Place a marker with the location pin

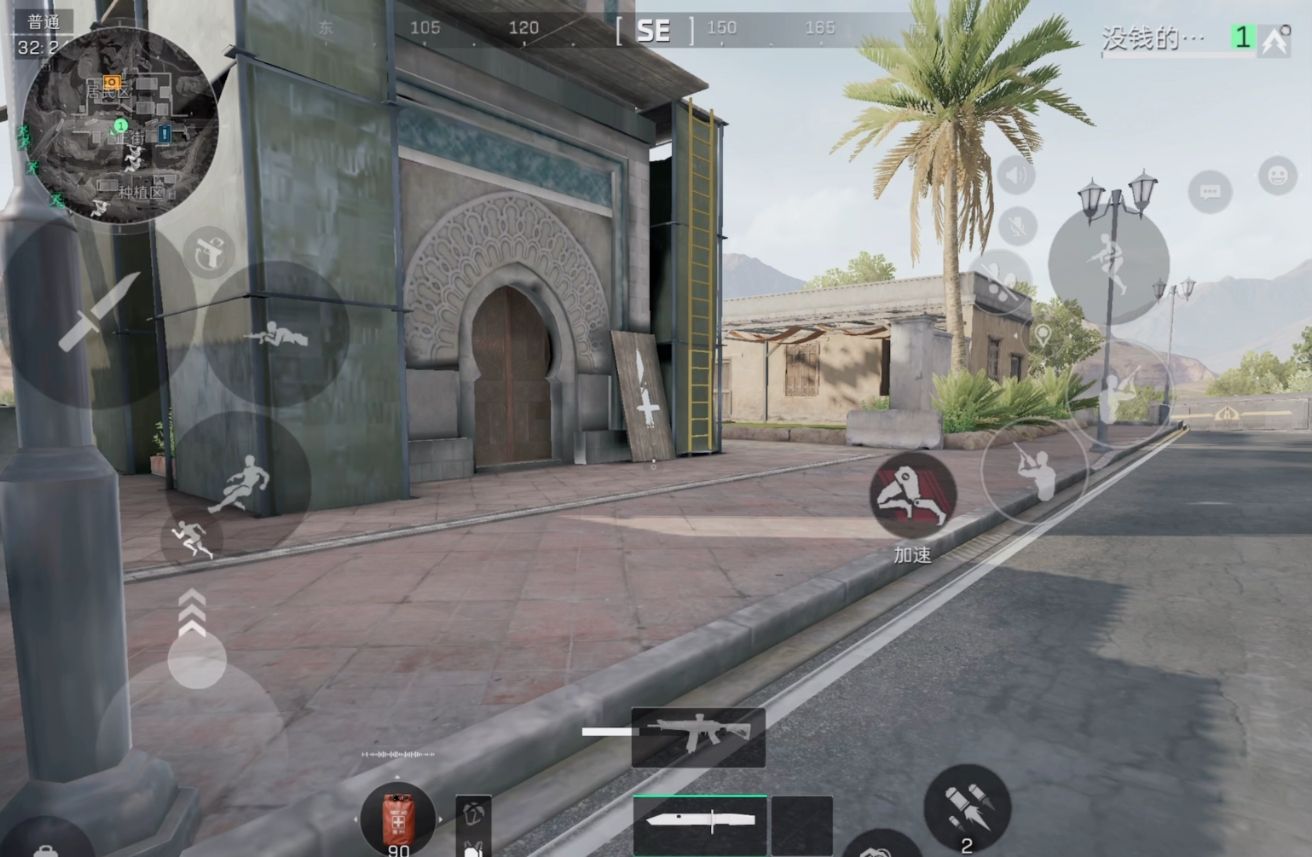[x=1042, y=335]
